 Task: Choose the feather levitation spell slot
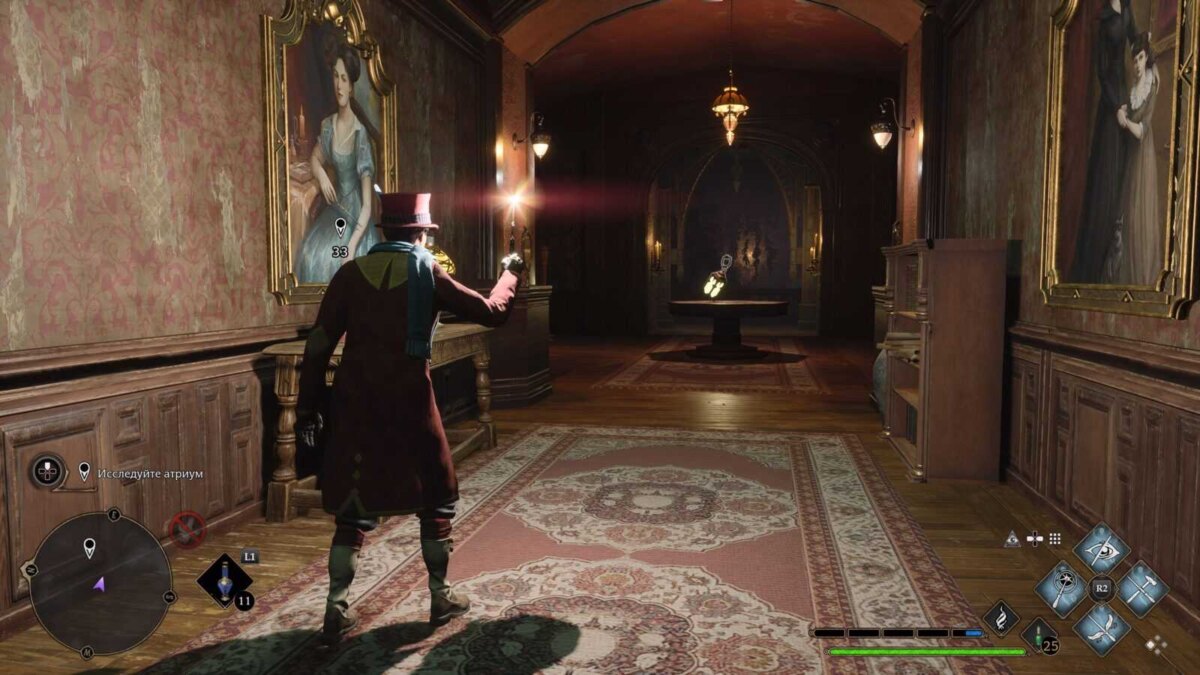click(x=1102, y=628)
